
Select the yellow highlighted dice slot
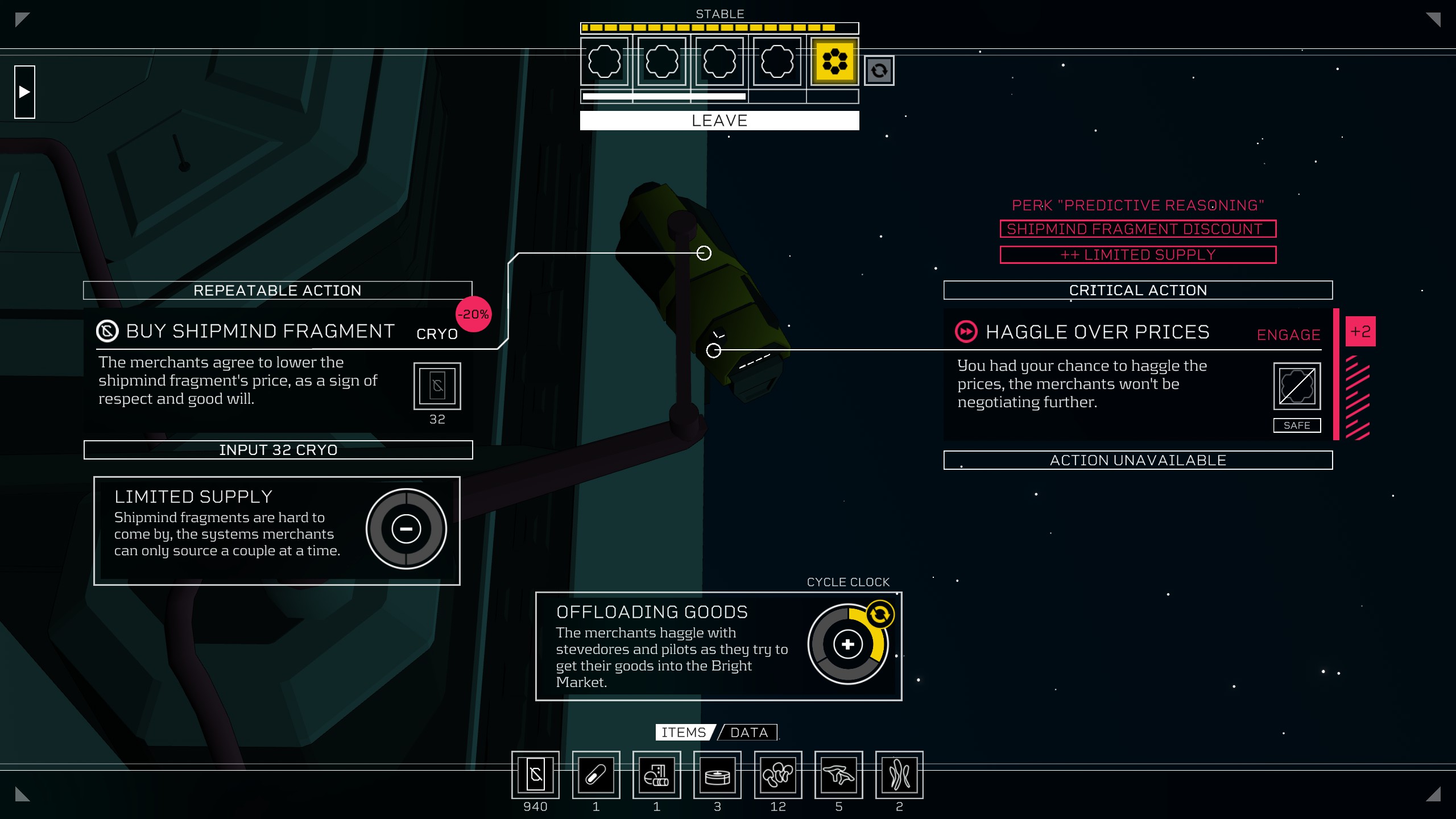click(834, 61)
